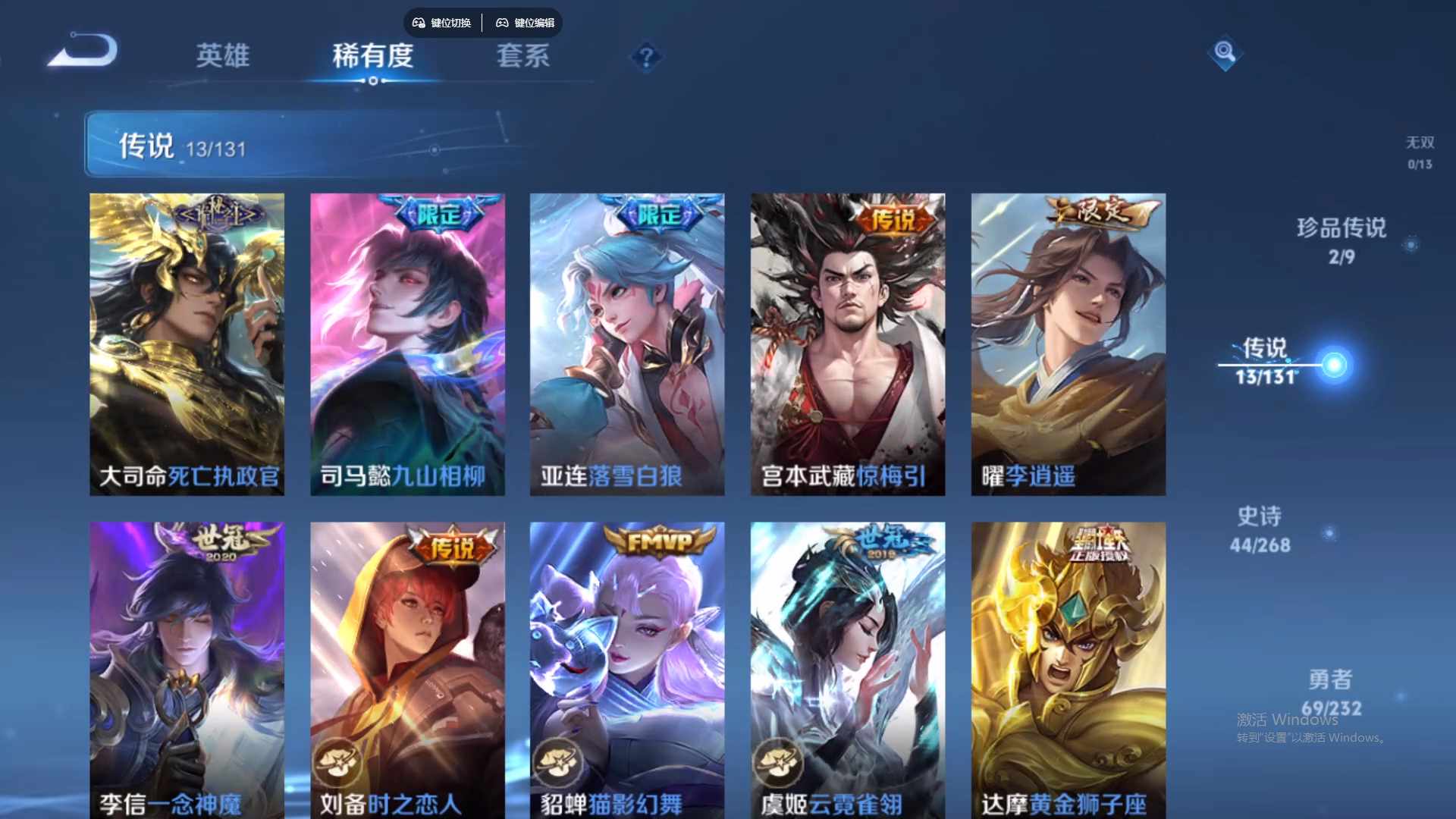Click the help question mark icon
This screenshot has height=819, width=1456.
(x=645, y=55)
